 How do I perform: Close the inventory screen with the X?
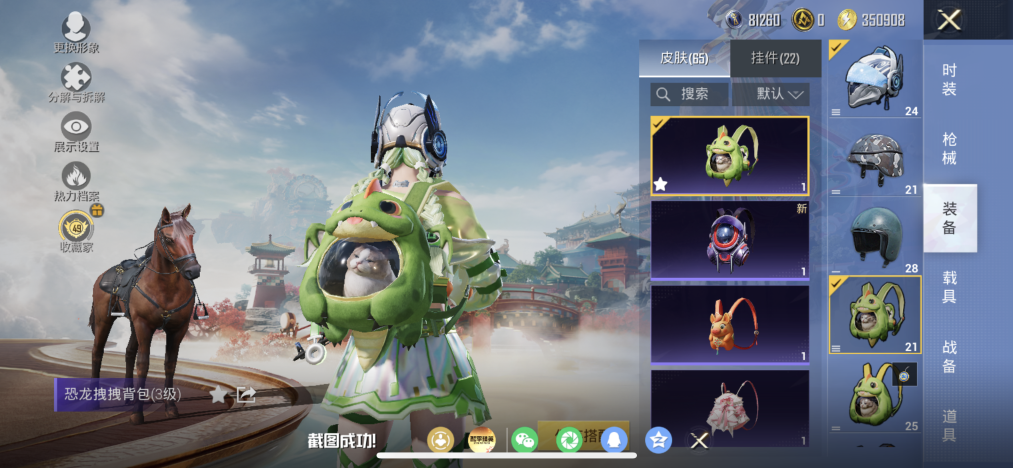pyautogui.click(x=949, y=20)
